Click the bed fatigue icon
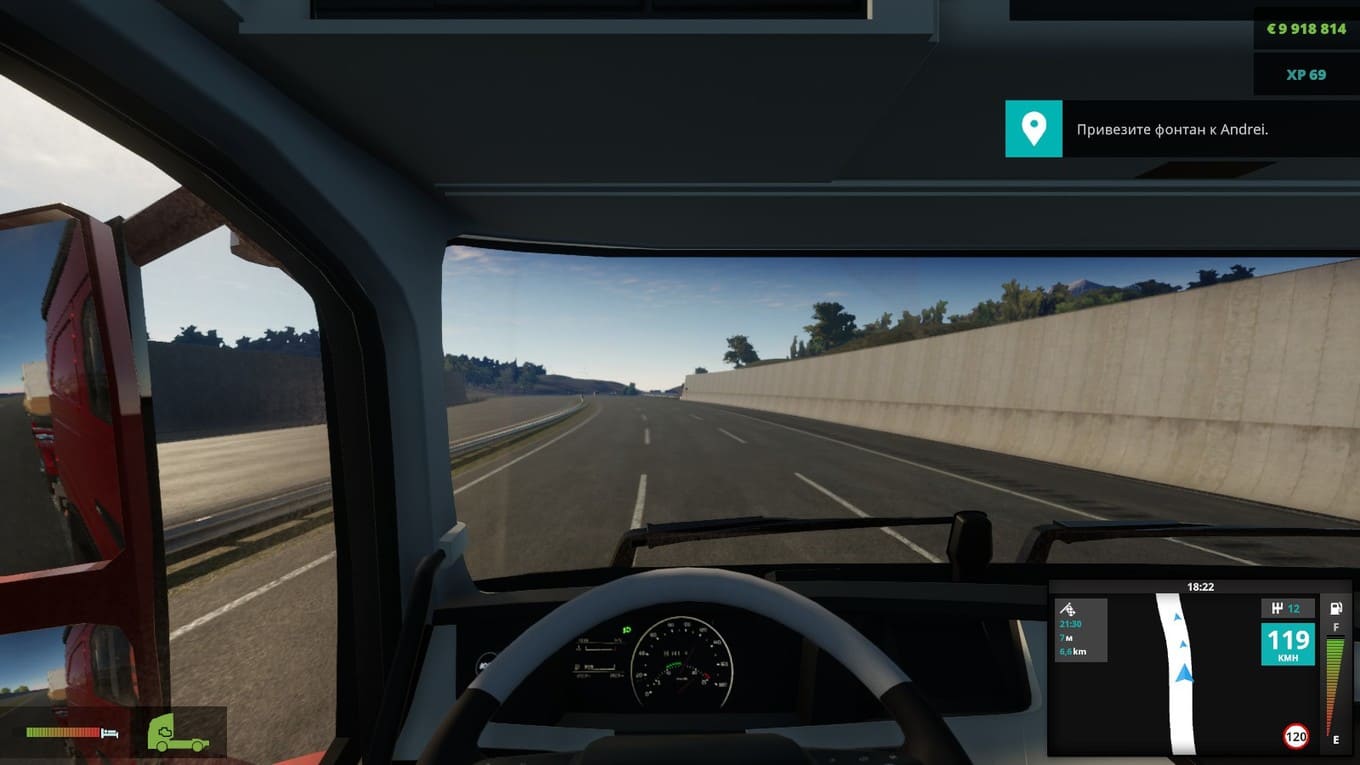Viewport: 1360px width, 765px height. 110,733
